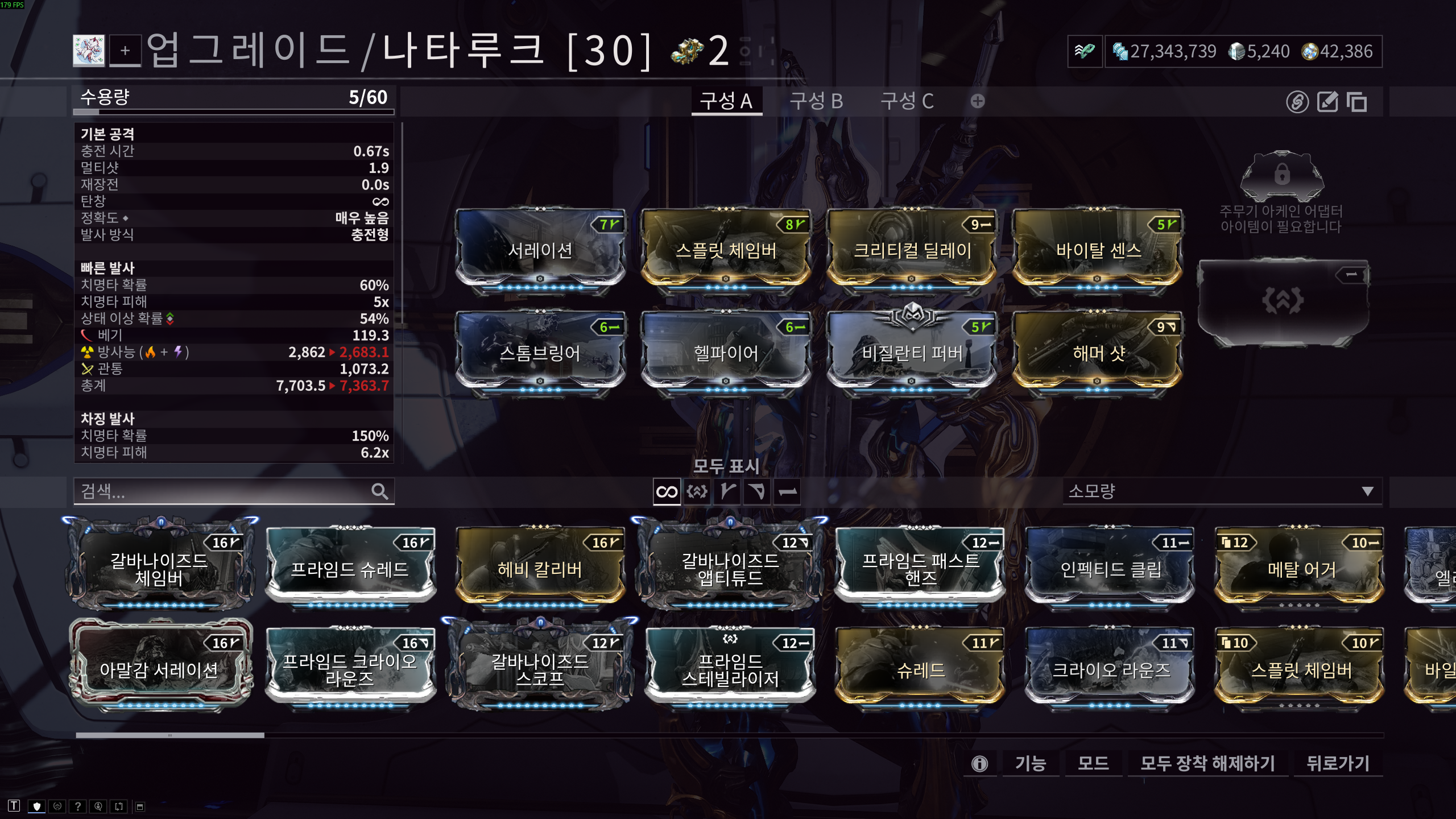Enable the V polarity mod filter
1456x819 pixels.
point(728,491)
